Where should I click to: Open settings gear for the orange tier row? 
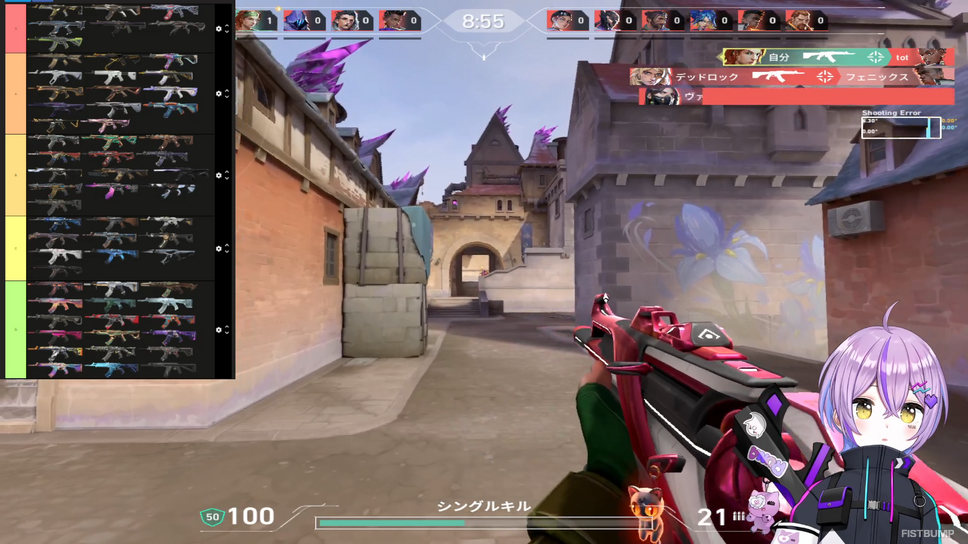219,94
